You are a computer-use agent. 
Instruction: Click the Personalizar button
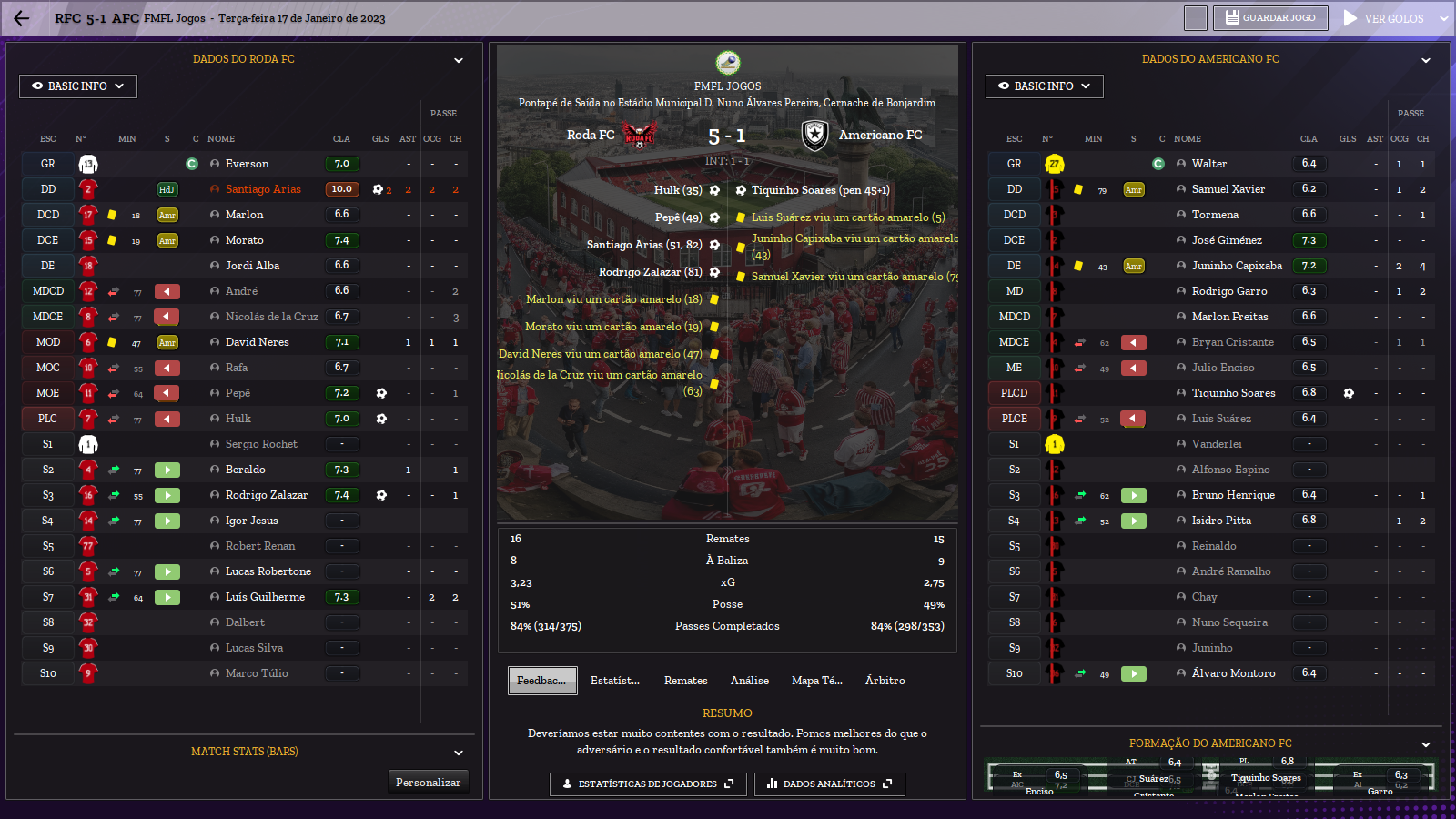[428, 783]
